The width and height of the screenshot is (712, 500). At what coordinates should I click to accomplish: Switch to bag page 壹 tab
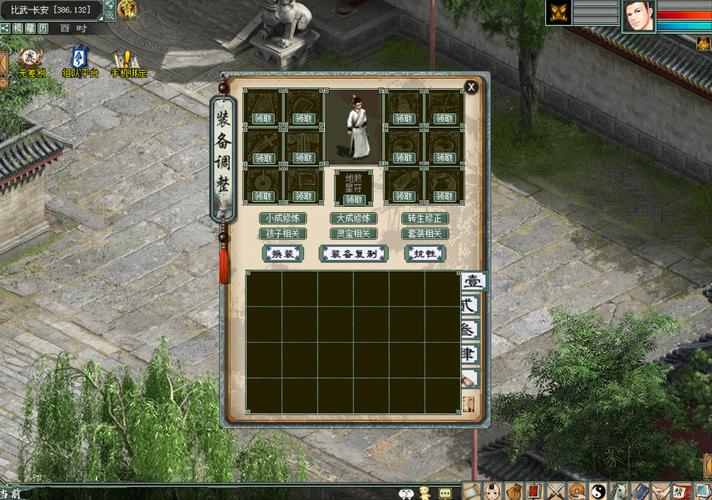472,283
